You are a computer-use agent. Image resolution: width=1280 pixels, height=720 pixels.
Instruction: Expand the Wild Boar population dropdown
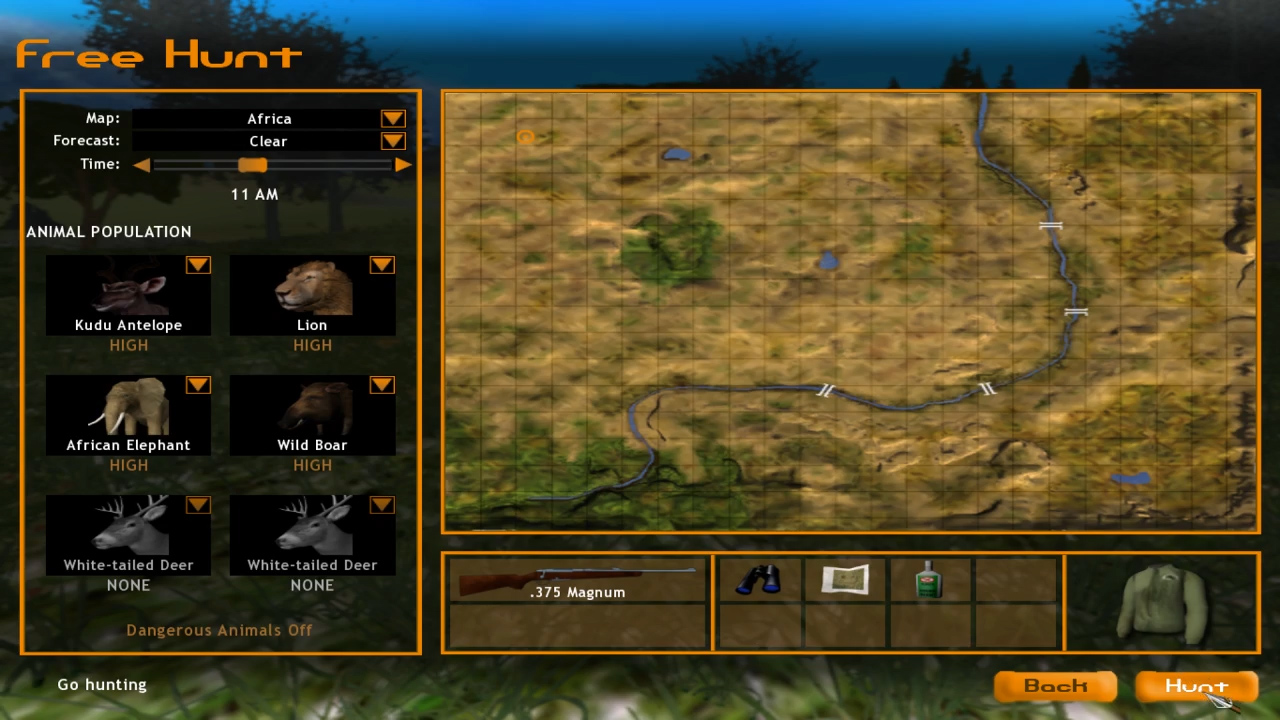tap(381, 385)
